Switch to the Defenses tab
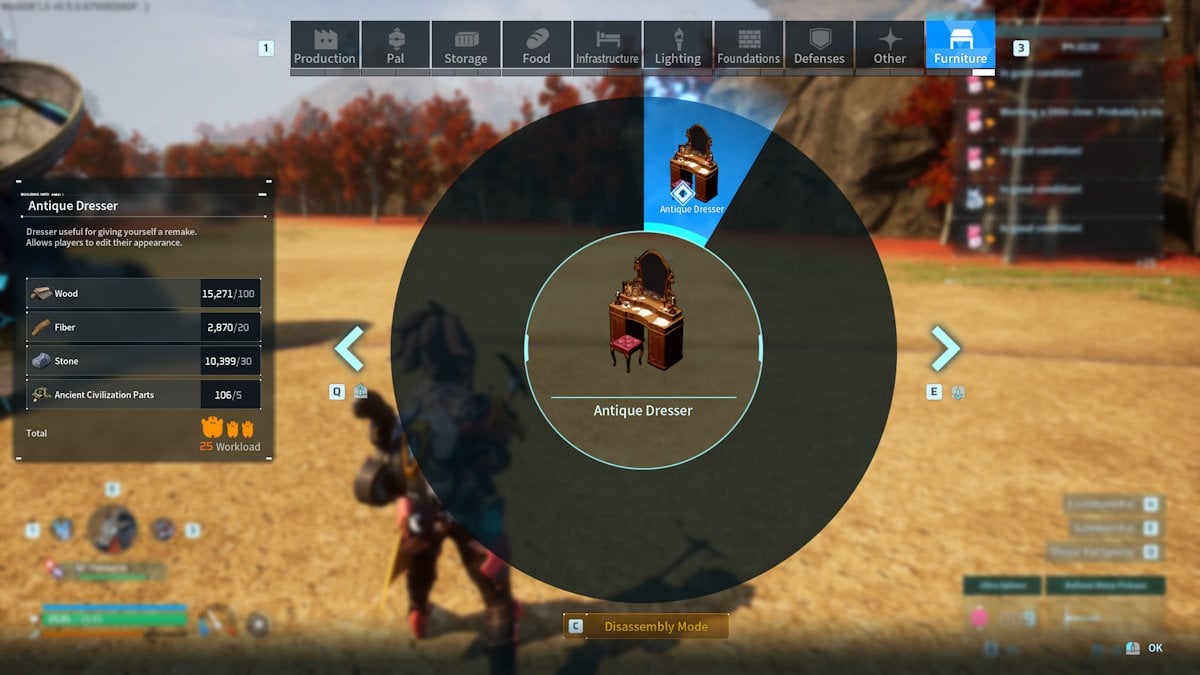 [819, 46]
